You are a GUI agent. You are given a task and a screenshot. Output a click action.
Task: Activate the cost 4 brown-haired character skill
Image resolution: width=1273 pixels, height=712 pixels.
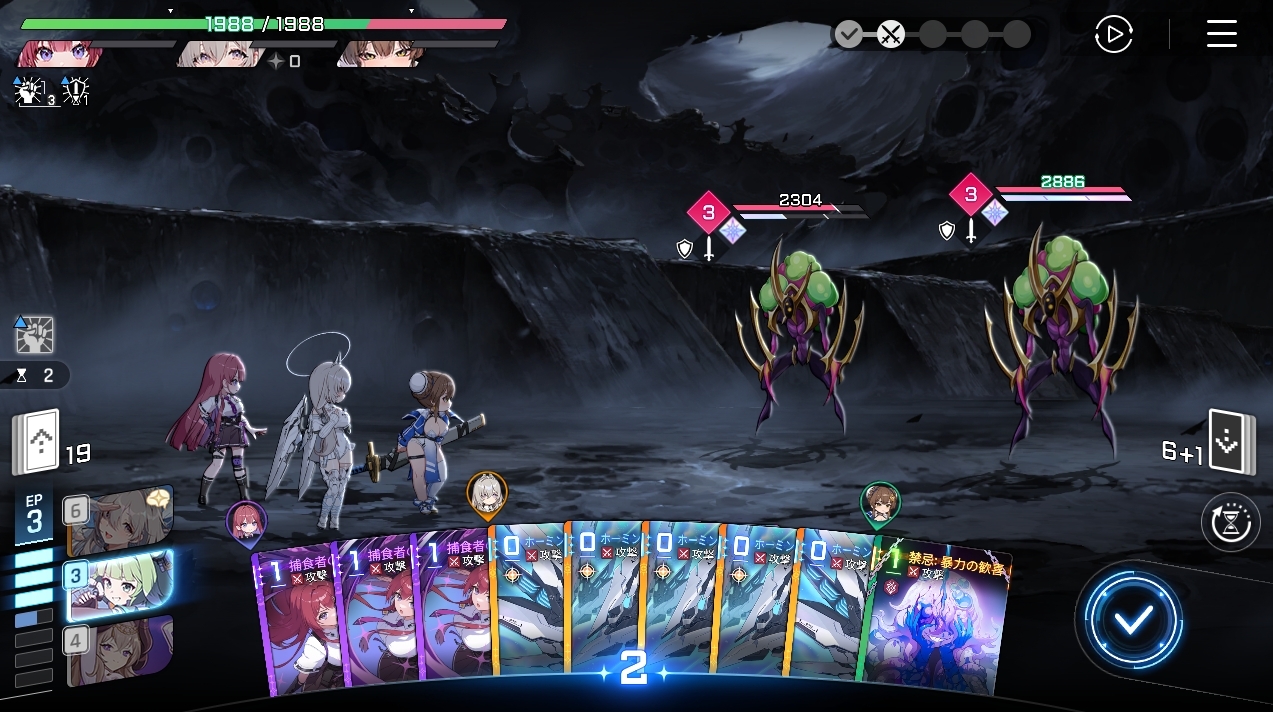pos(120,649)
